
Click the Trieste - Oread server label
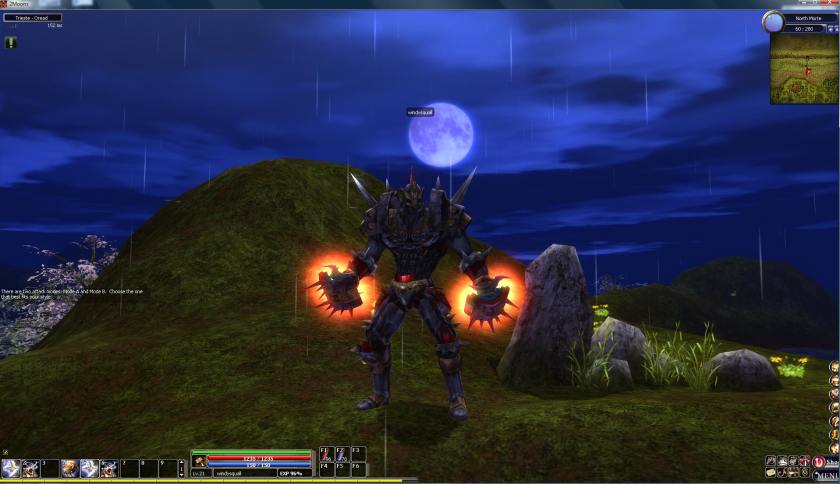click(32, 18)
